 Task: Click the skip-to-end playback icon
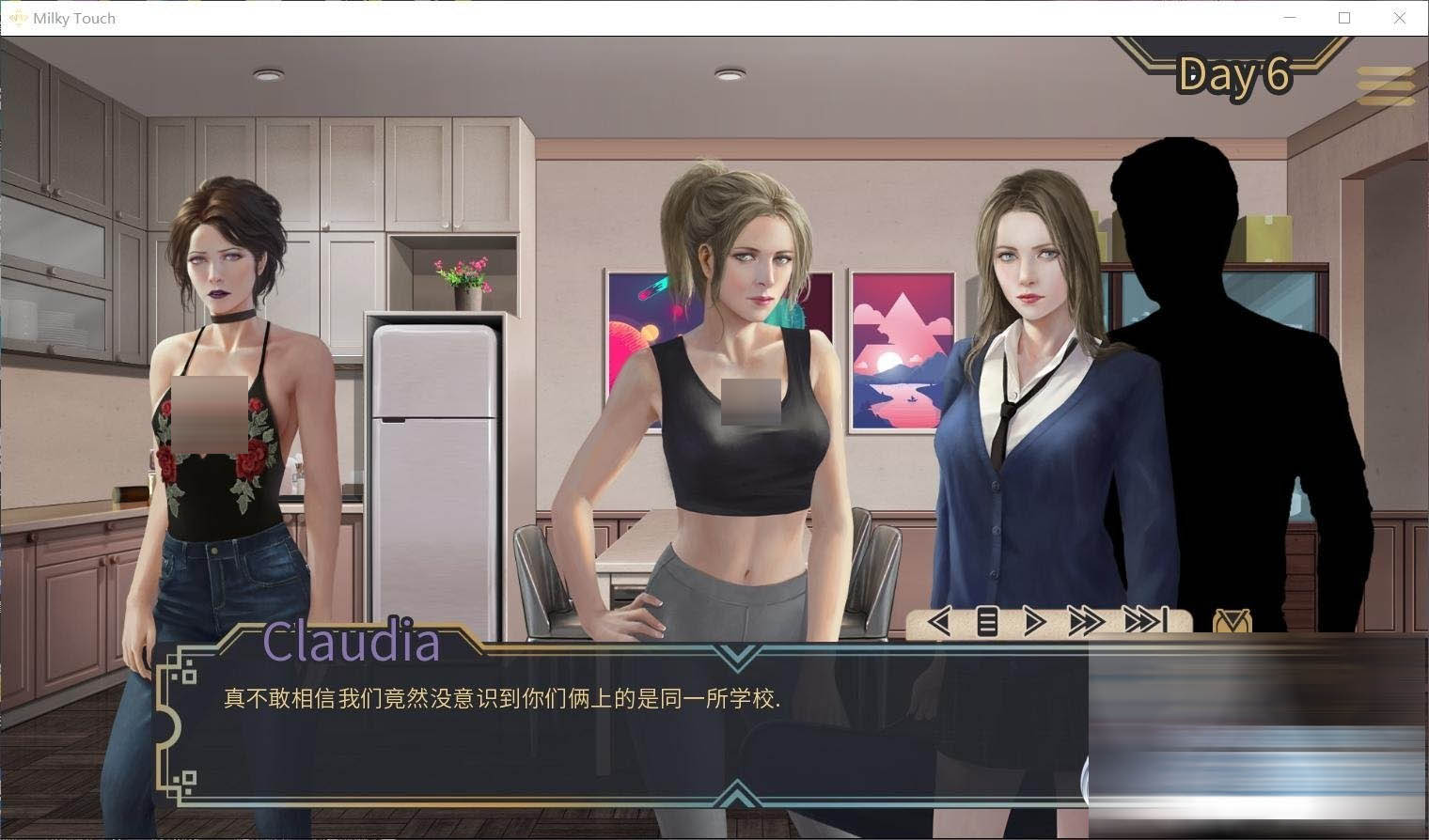coord(1145,620)
